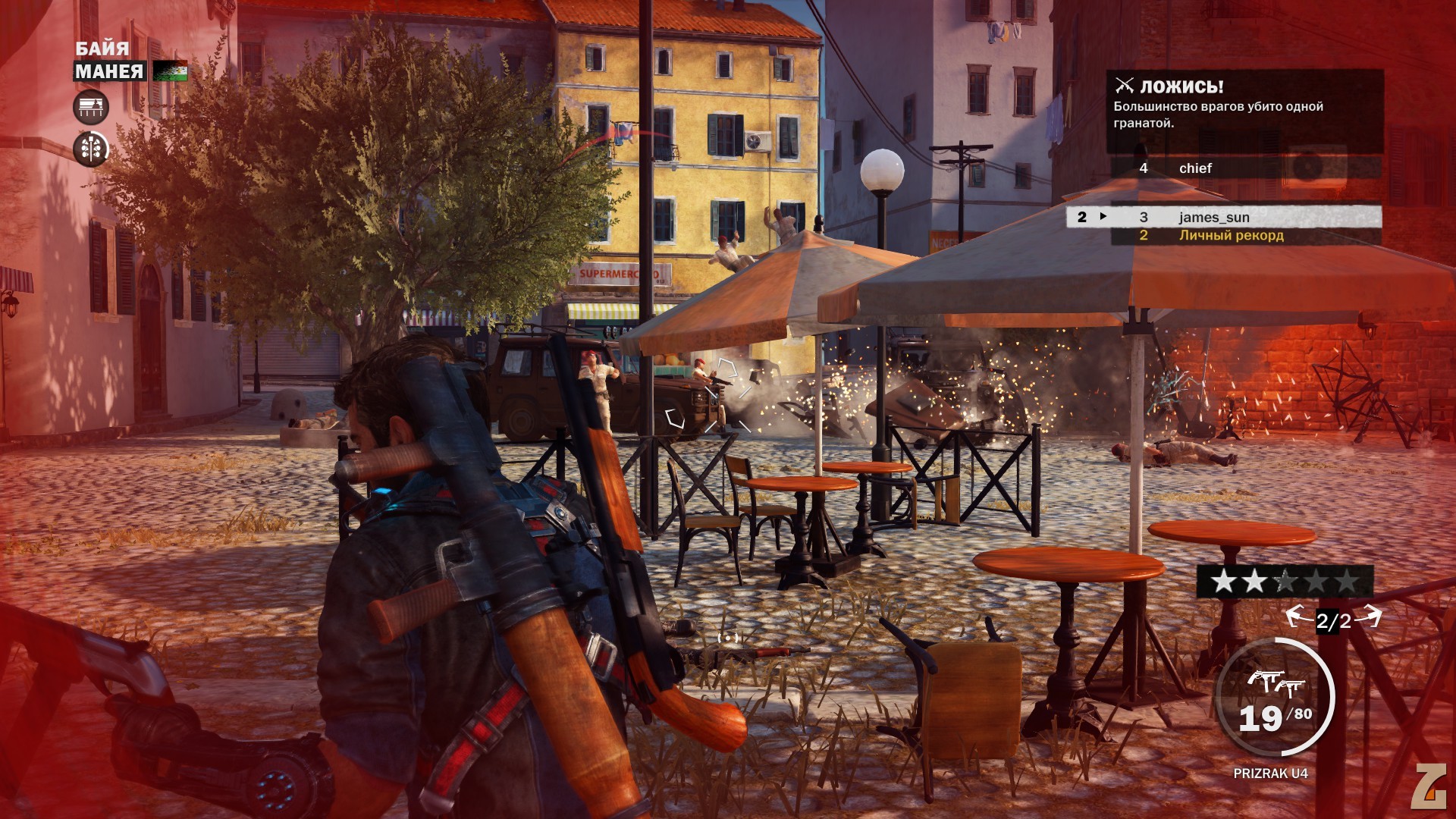
Task: Select the chief leaderboard row
Action: click(x=1244, y=168)
